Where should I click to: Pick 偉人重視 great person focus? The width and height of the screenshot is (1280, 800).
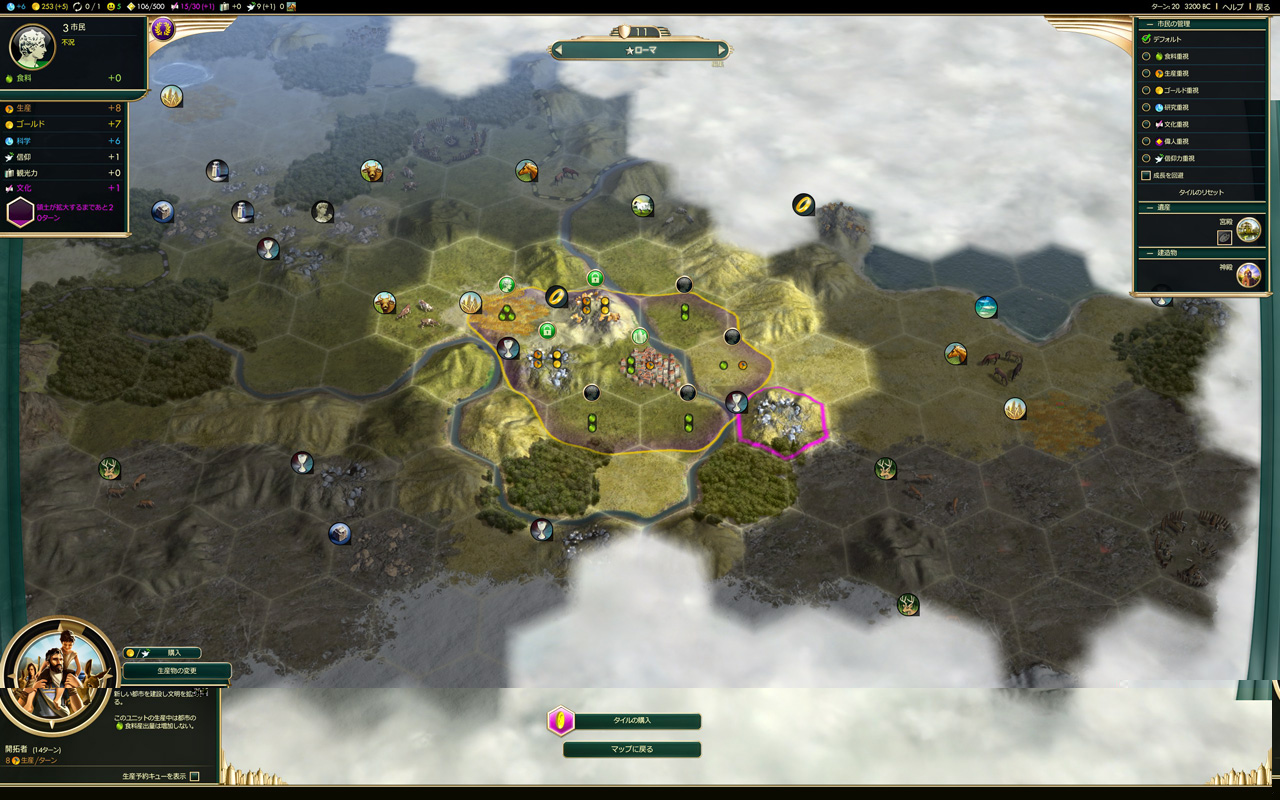coord(1147,141)
